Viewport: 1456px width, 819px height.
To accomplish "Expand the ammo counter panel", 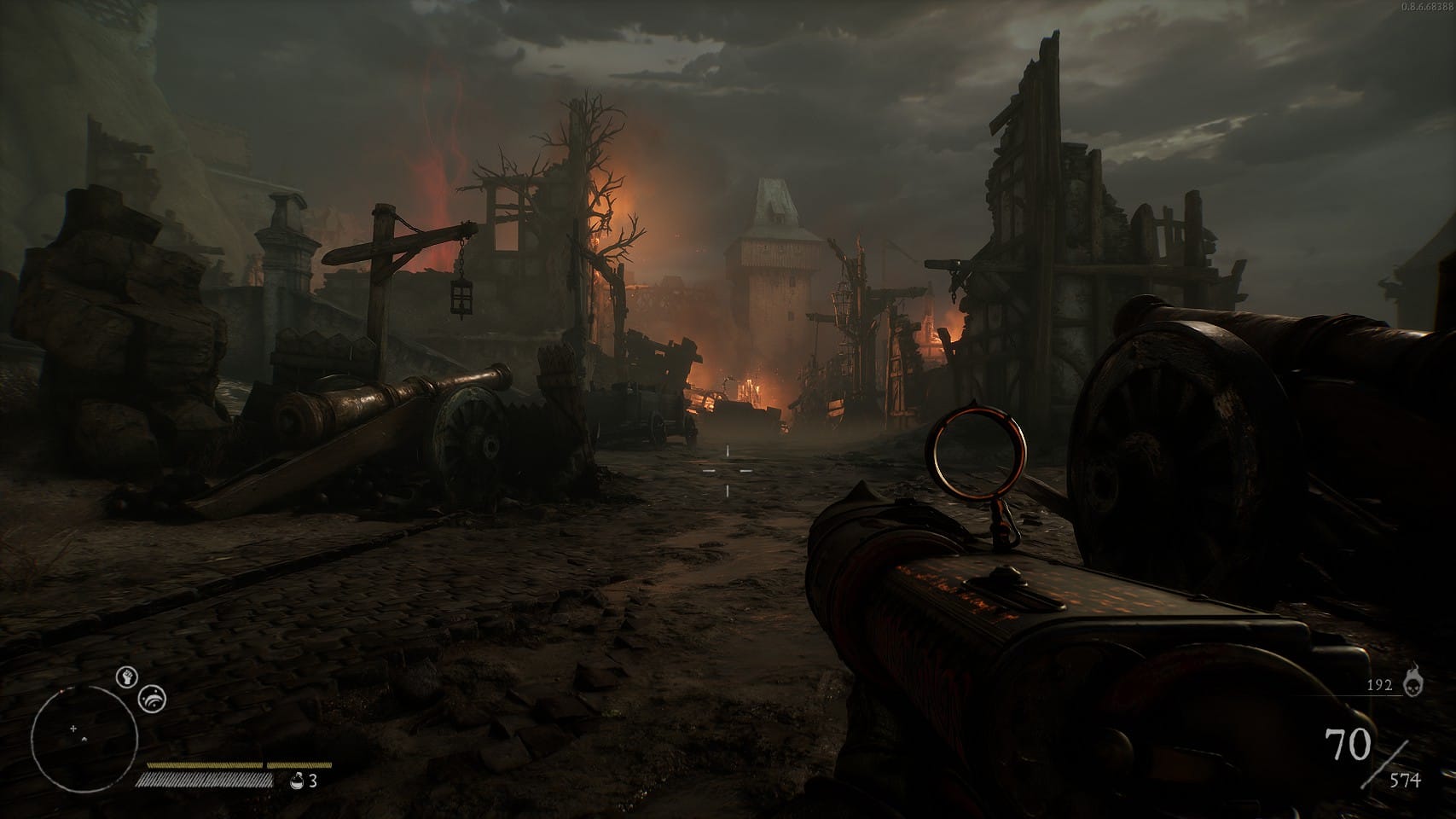I will (1373, 751).
